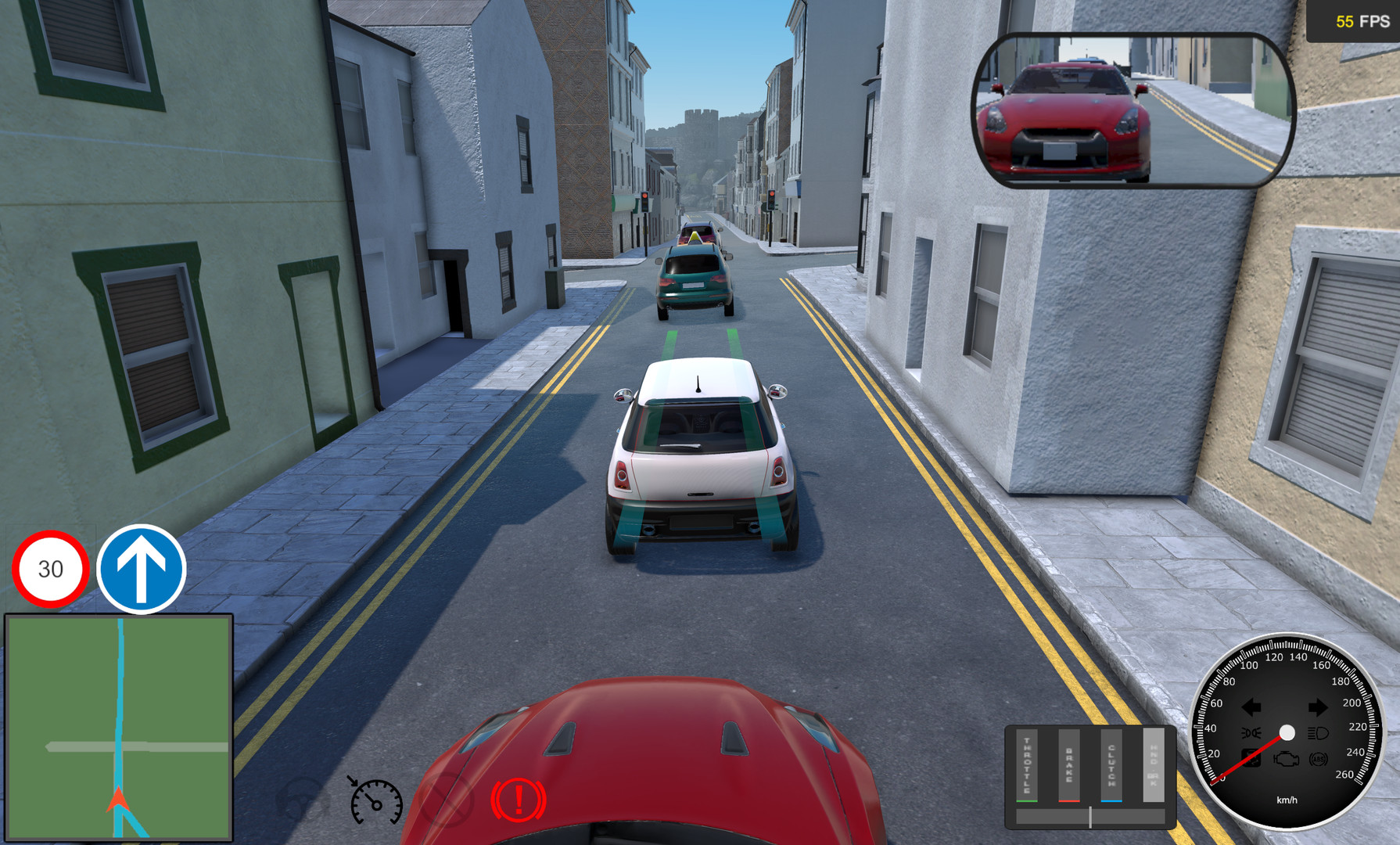Click the low beam light icon on the speedometer
Image resolution: width=1400 pixels, height=845 pixels.
pos(1251,732)
